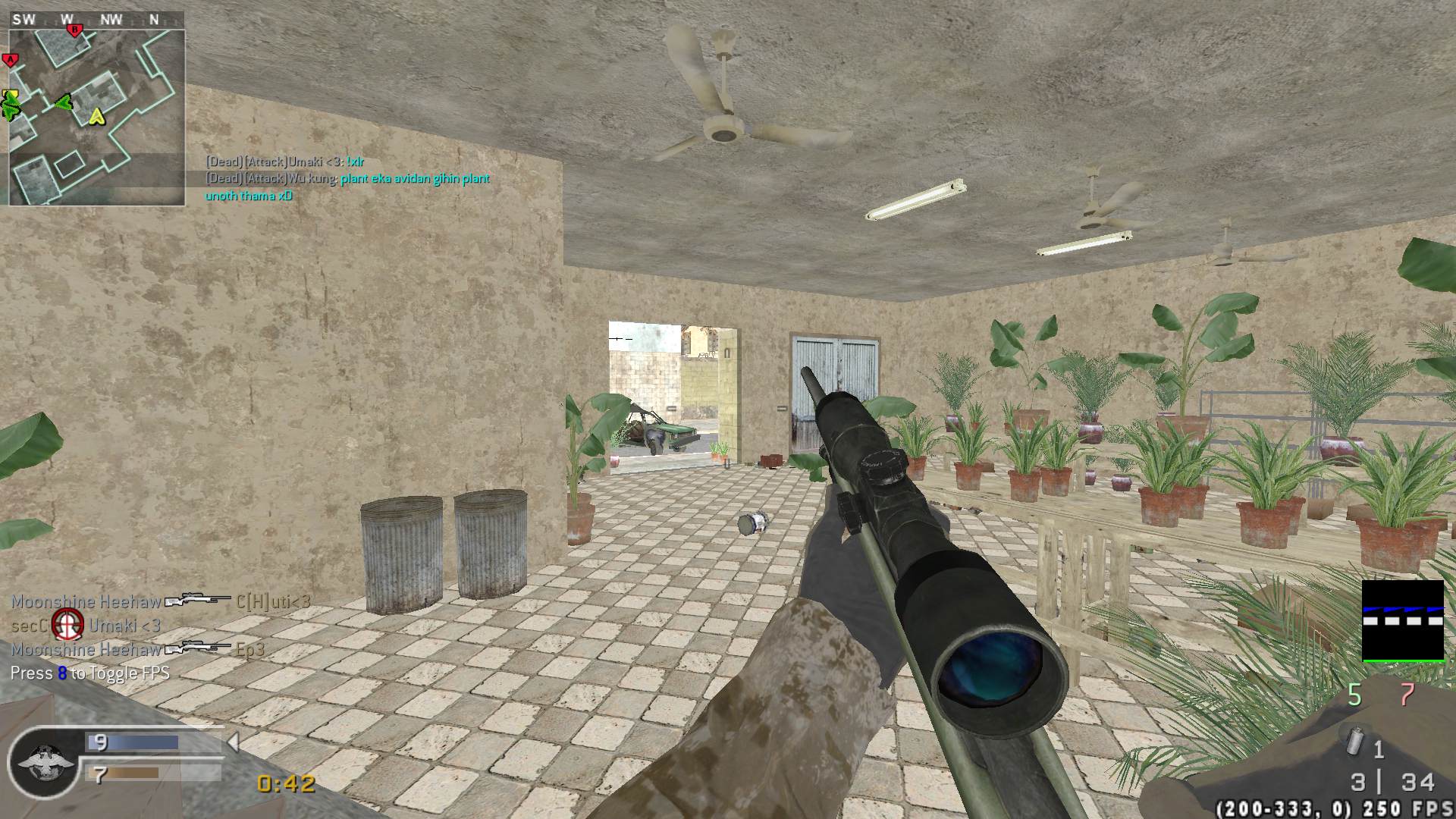
Task: Click the black lagometer graph box
Action: click(x=1403, y=620)
